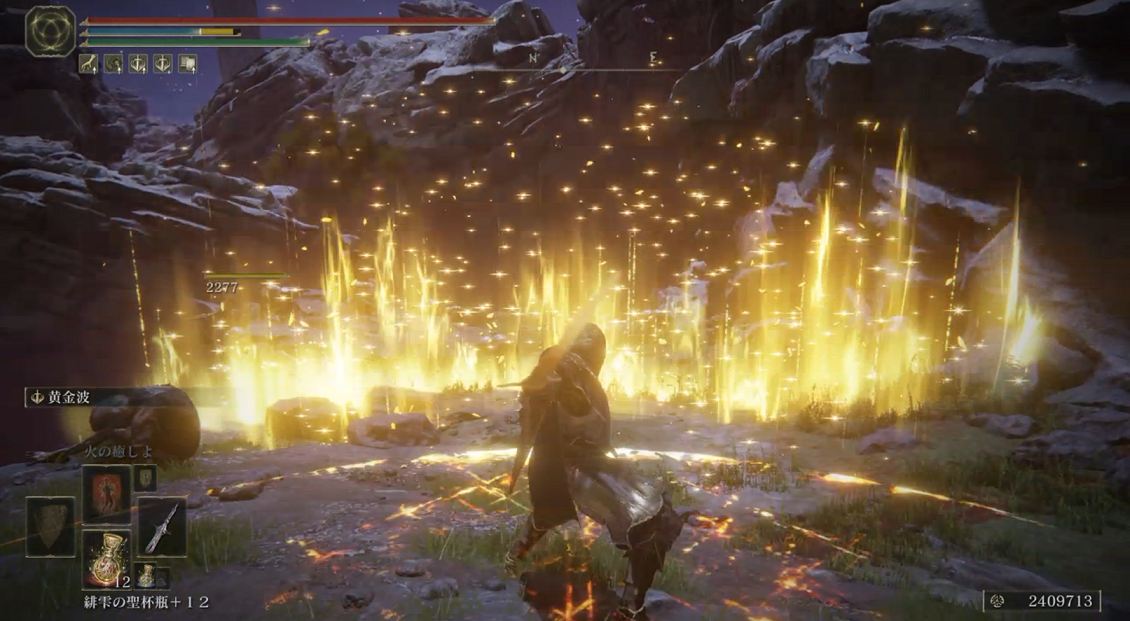Inspect the scroll-shaped buff icon

coord(187,64)
